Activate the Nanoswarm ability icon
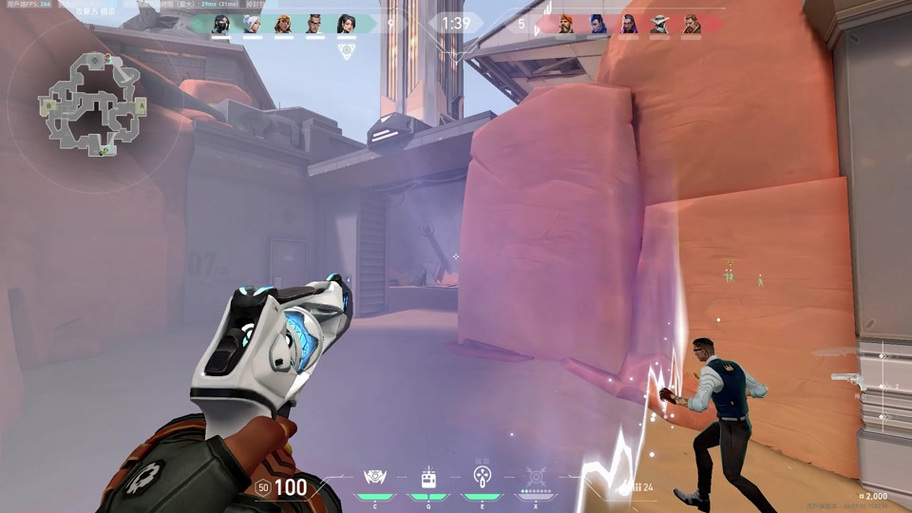Screen dimensions: 912x513 point(376,478)
